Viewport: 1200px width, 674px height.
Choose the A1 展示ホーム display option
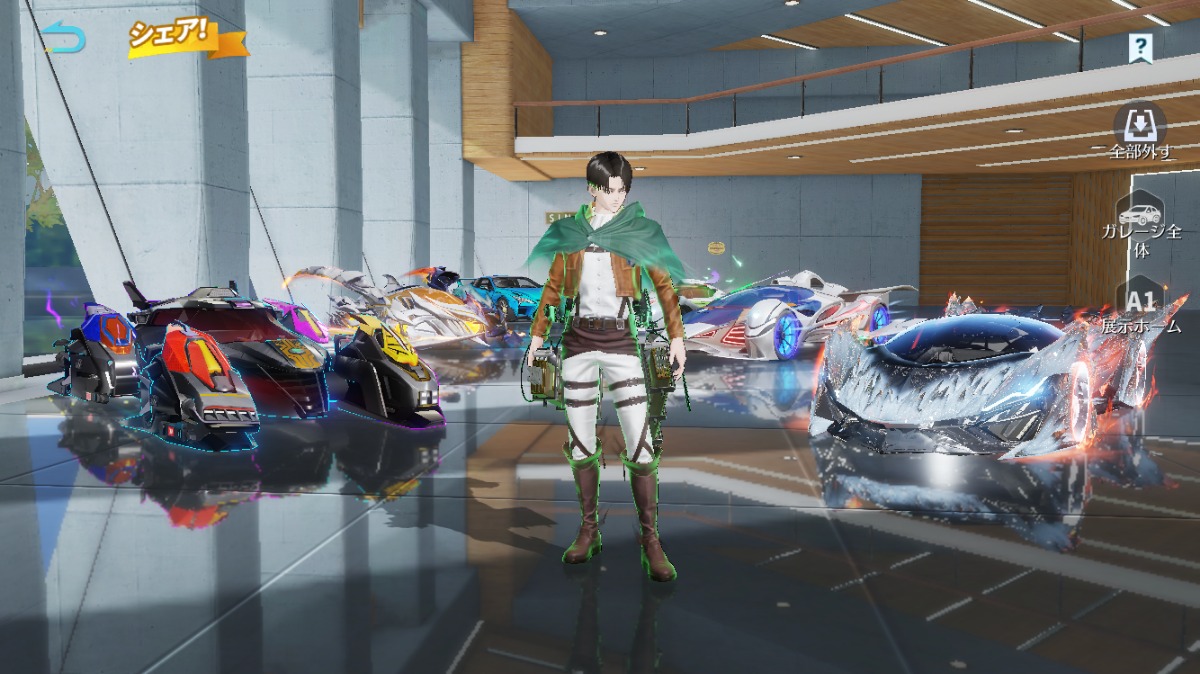click(1141, 308)
